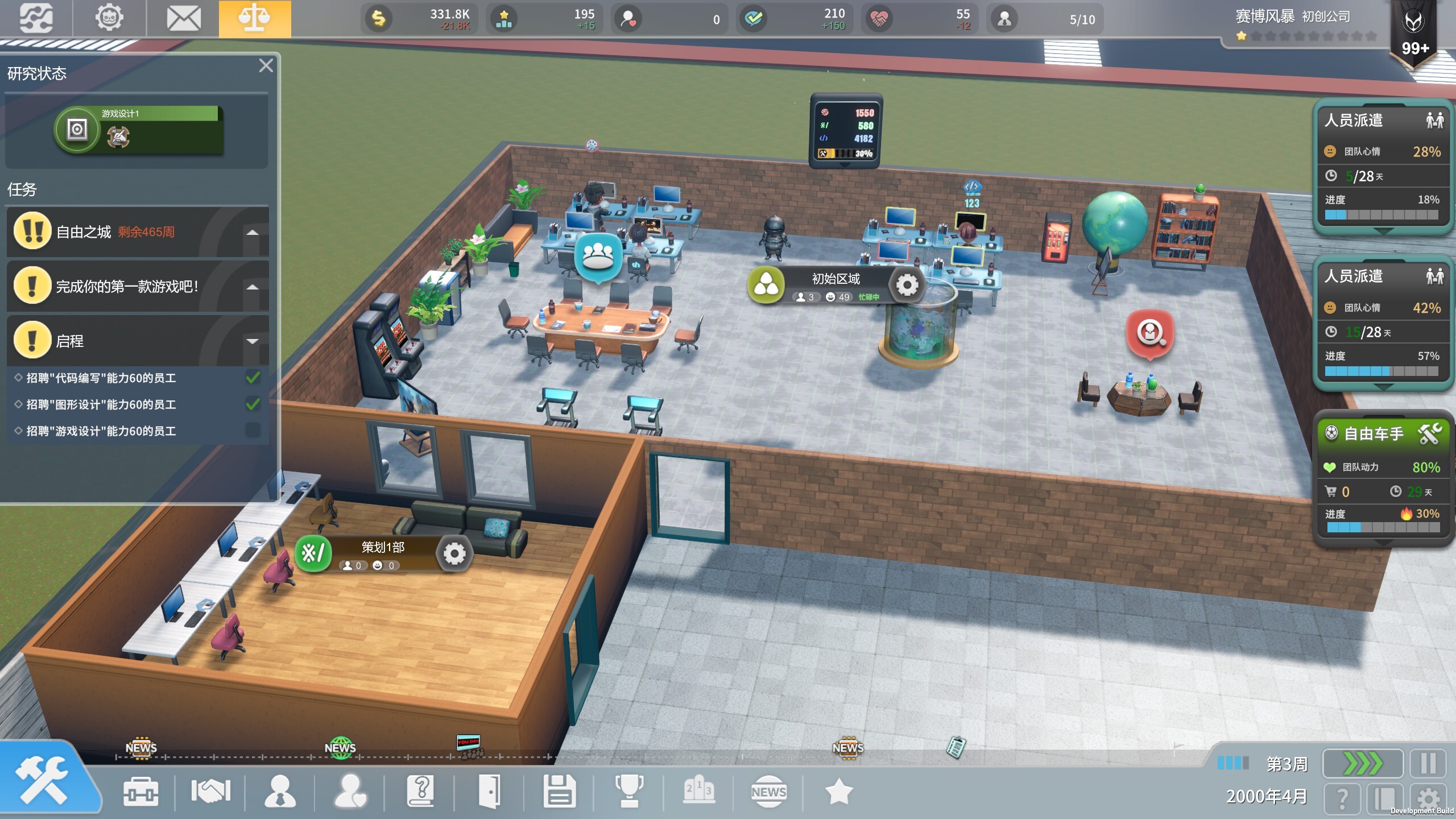Viewport: 1456px width, 819px height.
Task: Open the 初始区域 zone settings gear
Action: tap(907, 286)
